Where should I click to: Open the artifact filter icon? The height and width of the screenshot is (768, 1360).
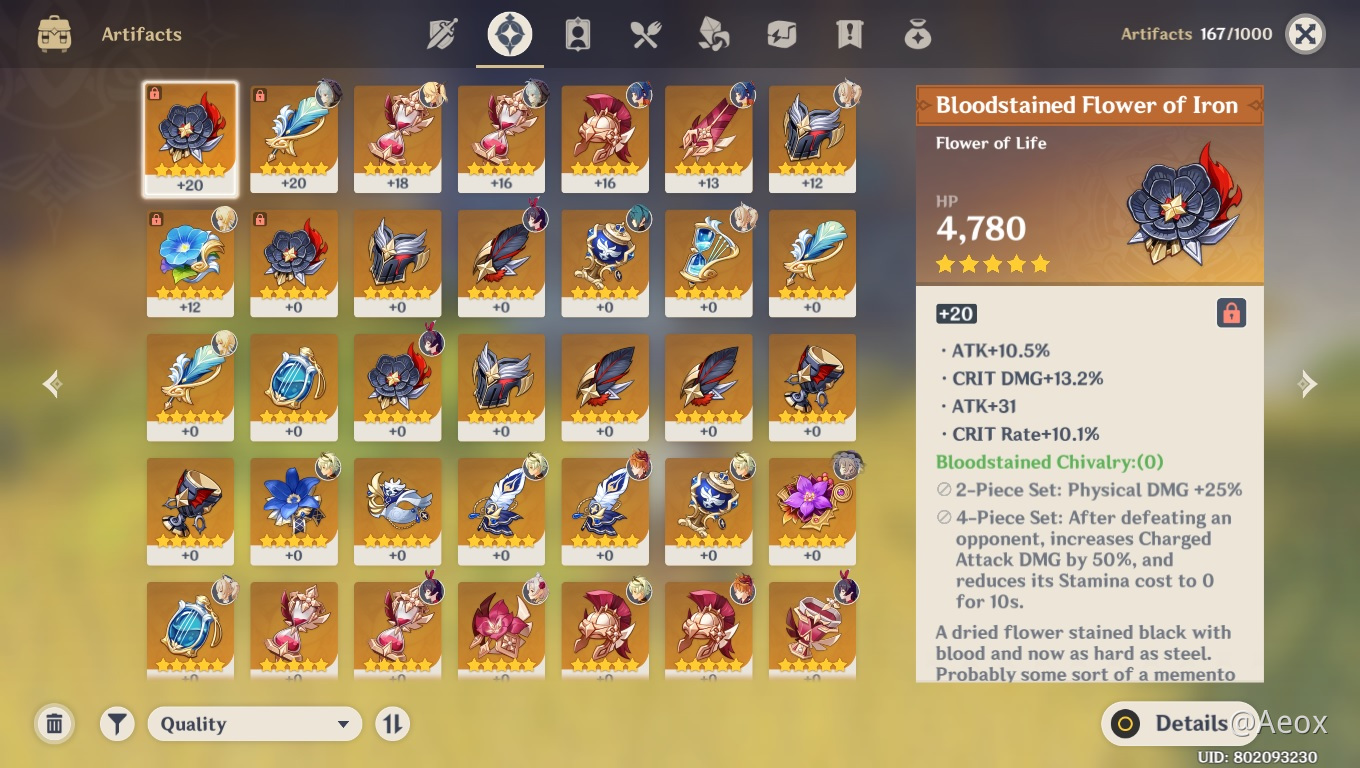coord(117,723)
